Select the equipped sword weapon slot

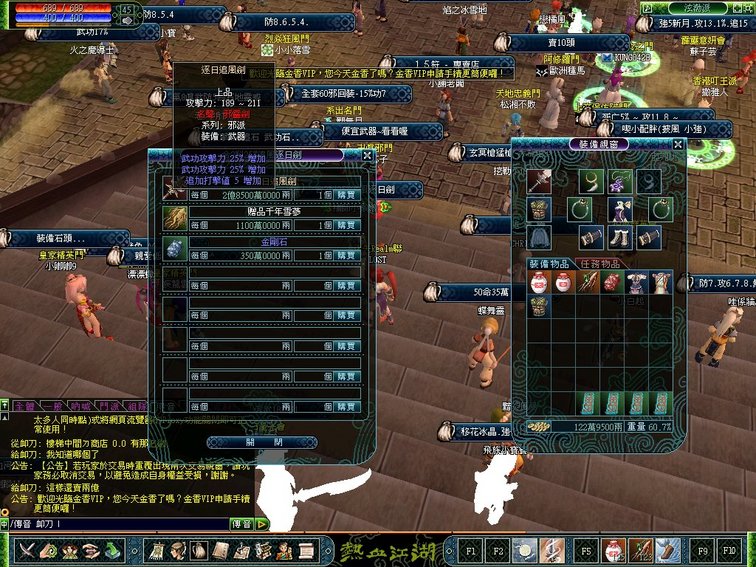click(x=540, y=182)
